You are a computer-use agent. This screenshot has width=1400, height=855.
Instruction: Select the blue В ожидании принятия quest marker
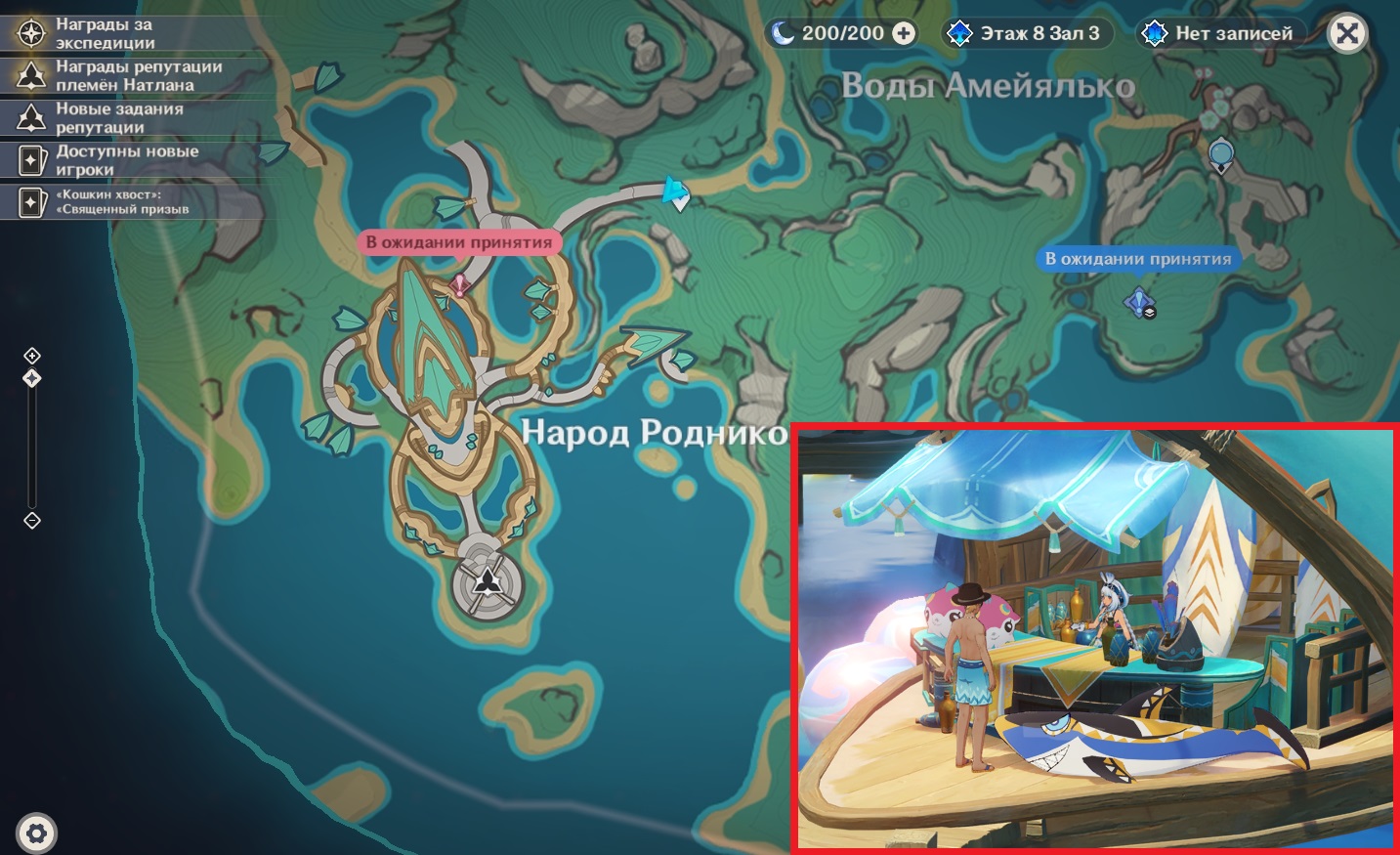(x=1140, y=303)
